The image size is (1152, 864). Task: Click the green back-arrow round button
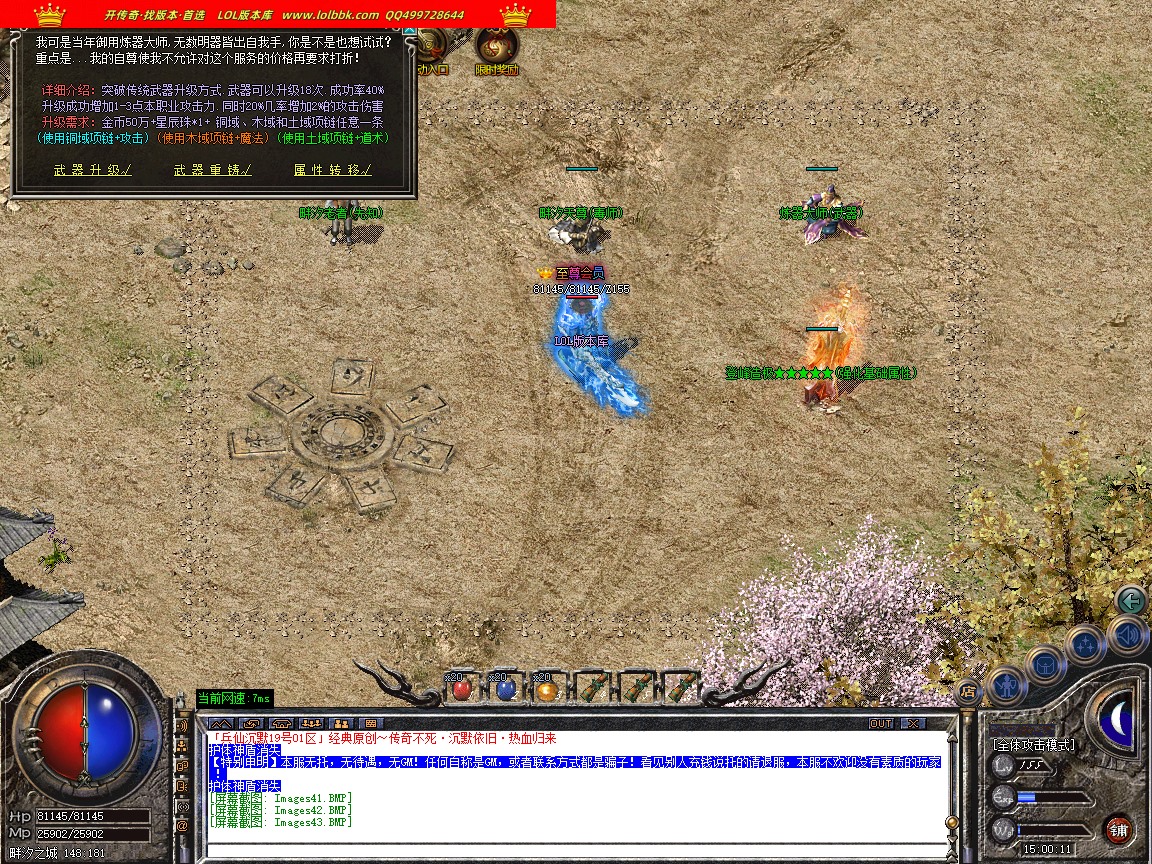pos(1131,601)
